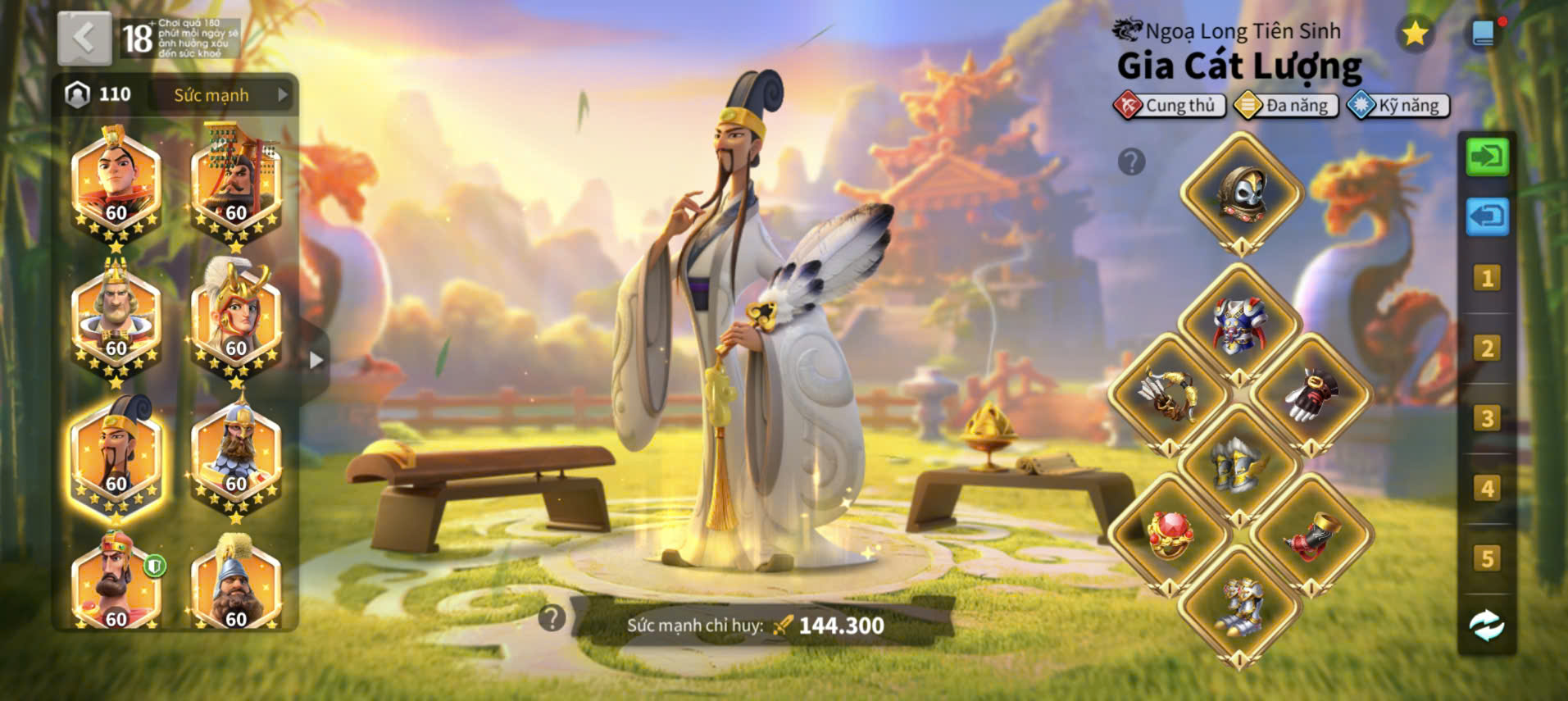Image resolution: width=1568 pixels, height=701 pixels.
Task: Select the chest armor equipment slot
Action: pos(1239,325)
